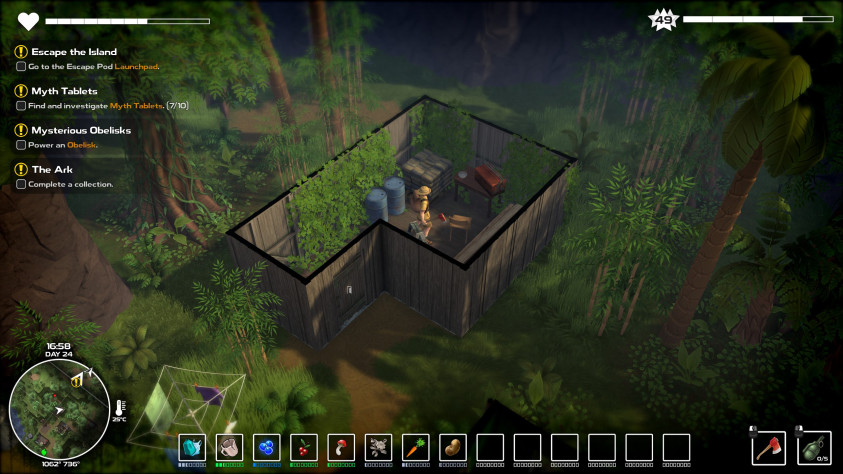
Task: Select the Escape the Island quest entry
Action: pyautogui.click(x=74, y=52)
